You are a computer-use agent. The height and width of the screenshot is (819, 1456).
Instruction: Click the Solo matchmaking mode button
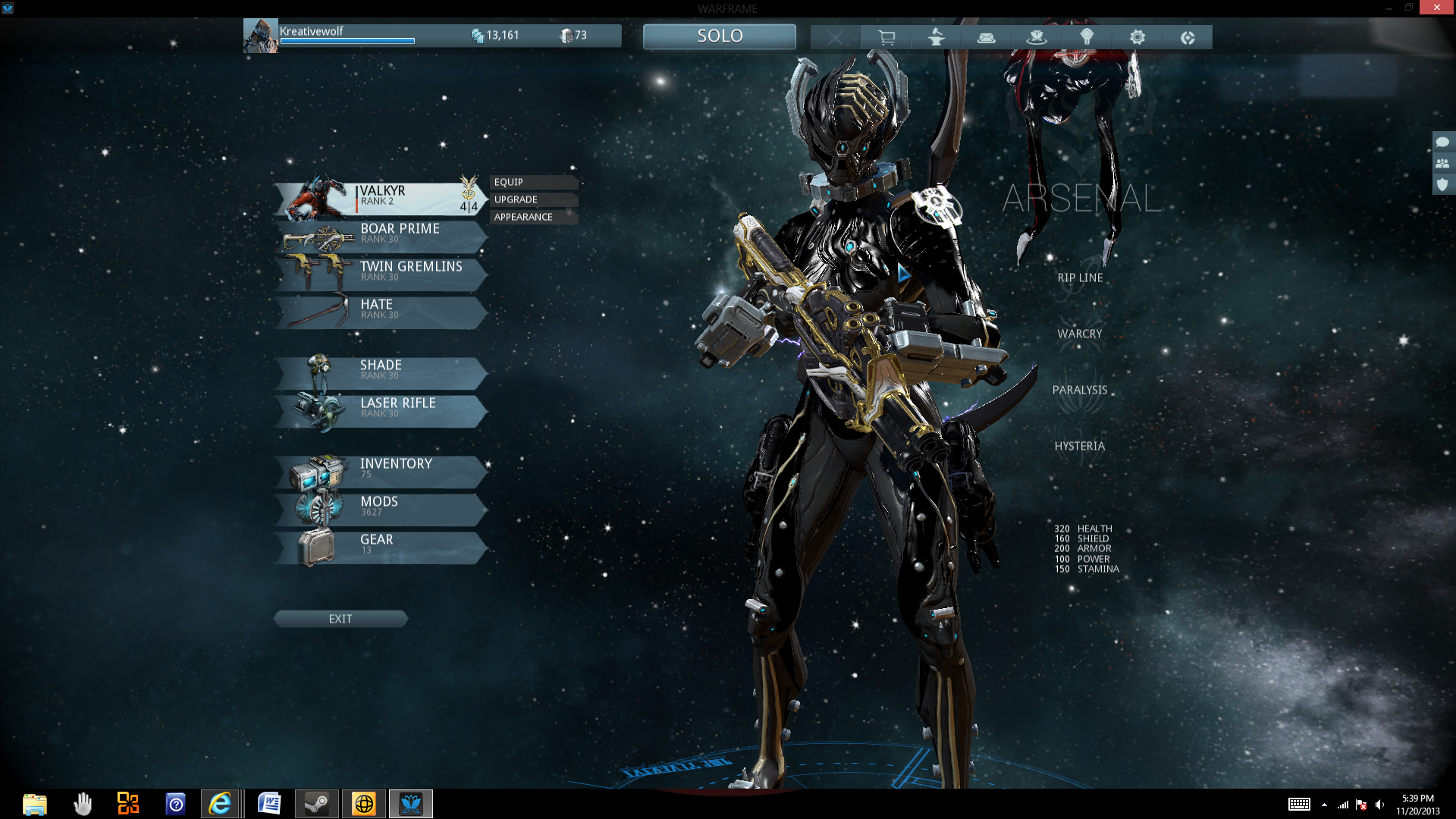pos(719,36)
